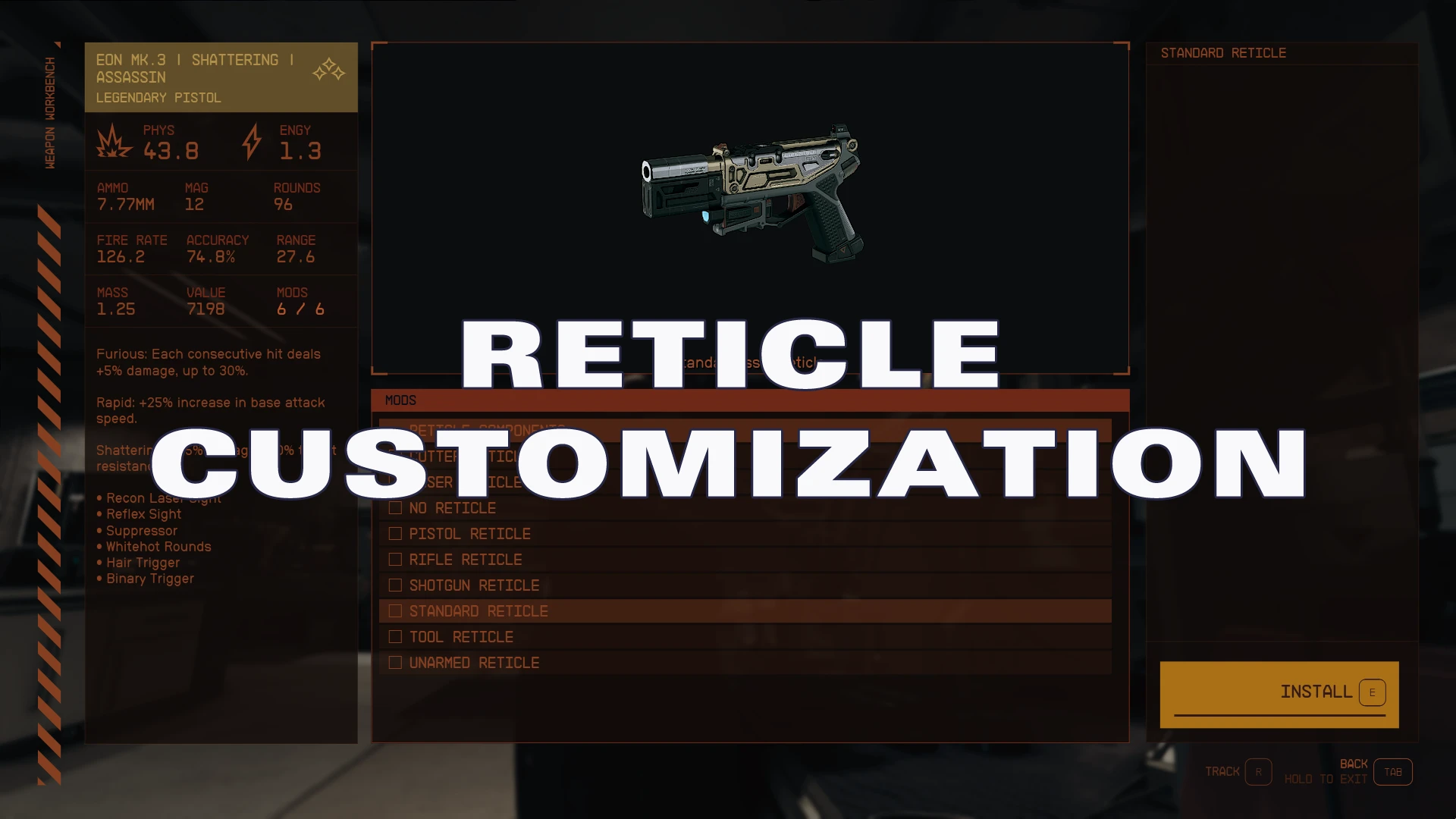Enable the Pistol Reticle checkbox
Screen dimensions: 1456x819
click(x=395, y=533)
